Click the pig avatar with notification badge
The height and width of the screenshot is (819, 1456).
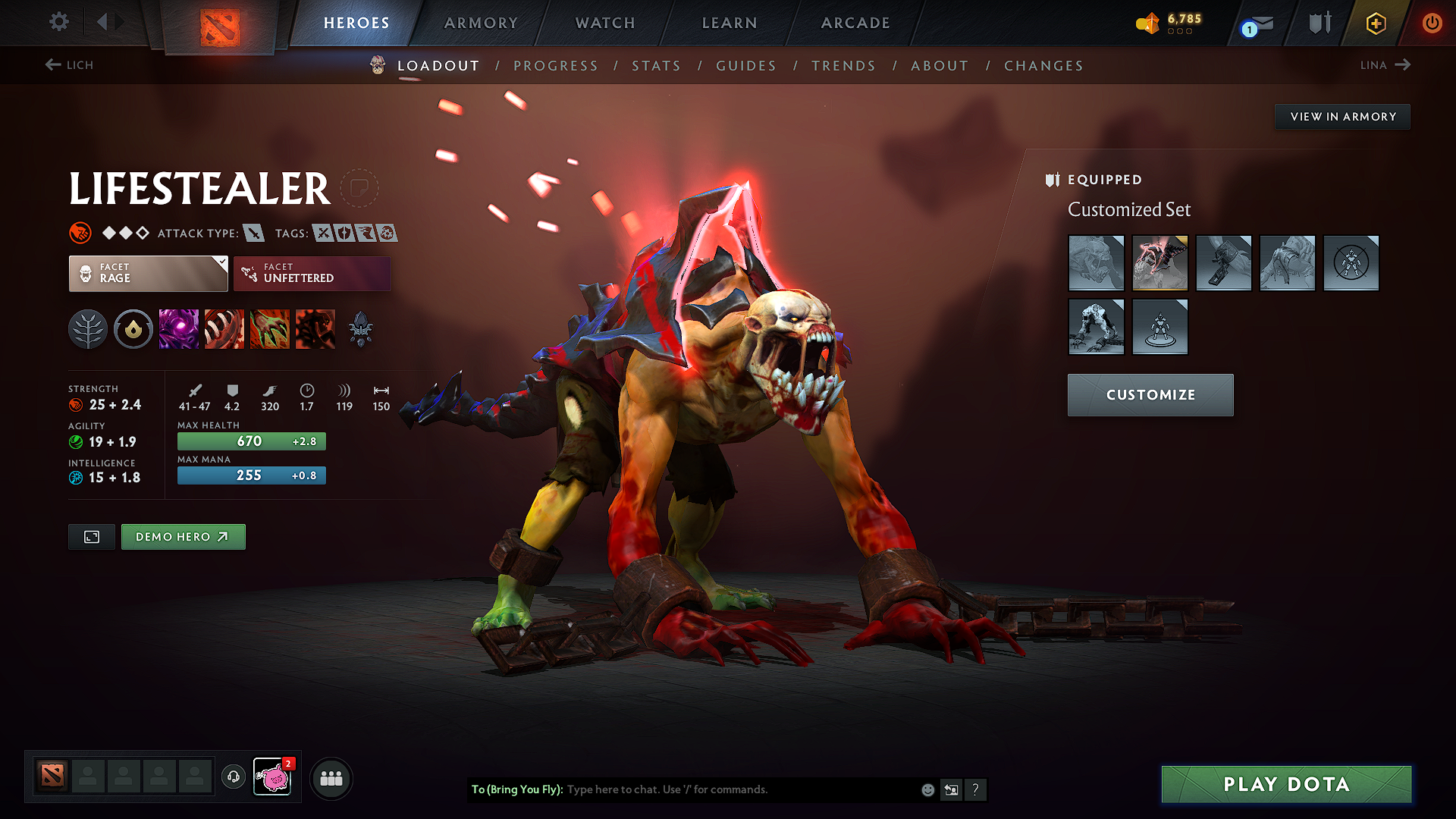(x=273, y=777)
